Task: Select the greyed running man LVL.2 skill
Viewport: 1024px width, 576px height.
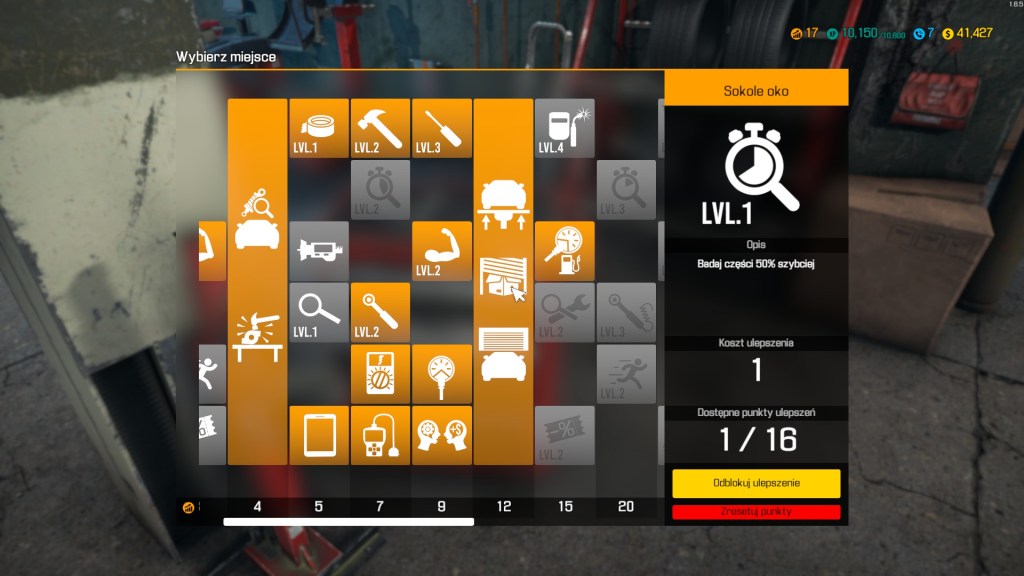Action: tap(626, 374)
